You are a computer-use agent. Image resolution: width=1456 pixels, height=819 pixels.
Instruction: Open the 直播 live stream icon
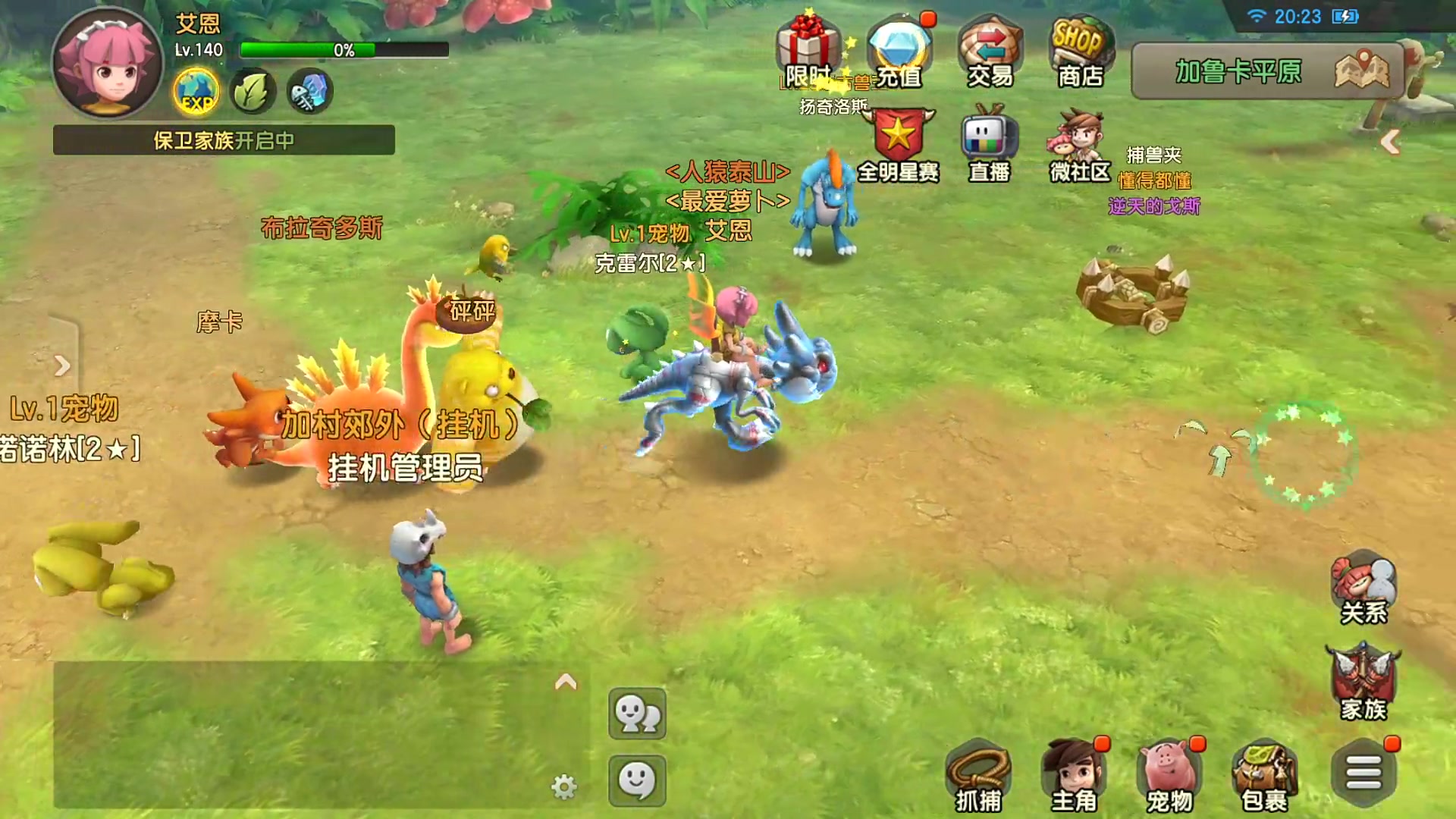click(x=990, y=146)
